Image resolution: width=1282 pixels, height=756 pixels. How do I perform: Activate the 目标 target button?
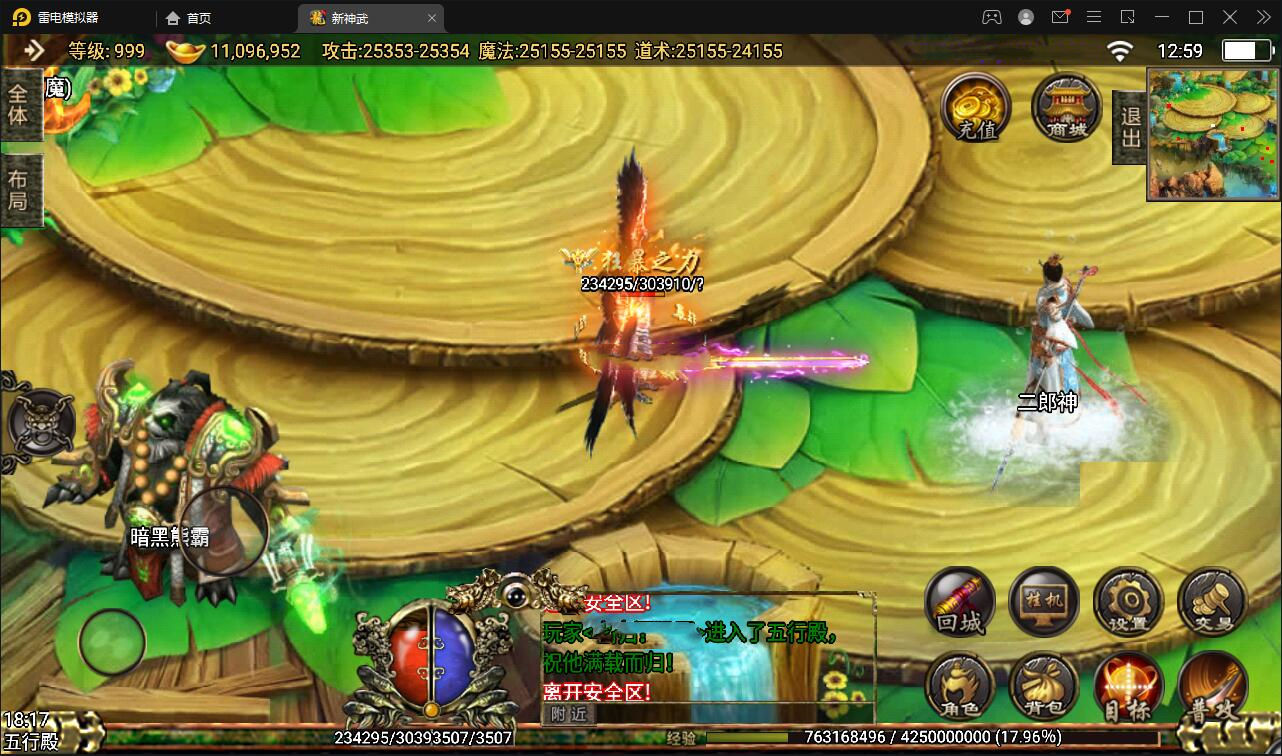point(1128,687)
